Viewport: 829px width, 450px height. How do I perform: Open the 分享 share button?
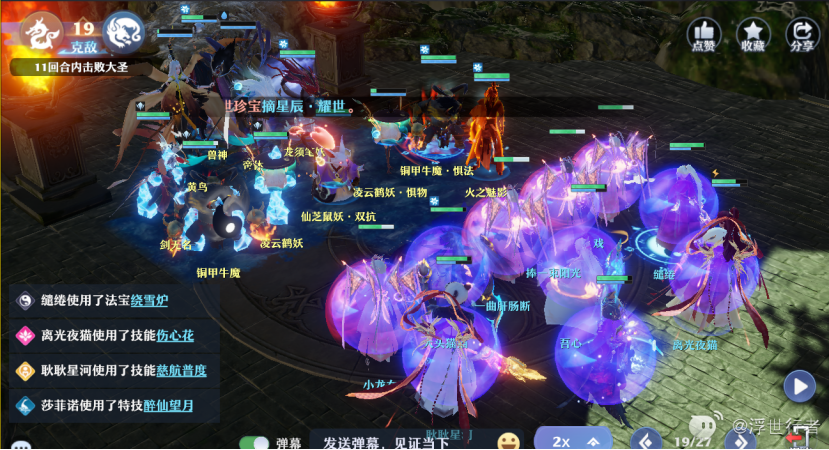801,33
